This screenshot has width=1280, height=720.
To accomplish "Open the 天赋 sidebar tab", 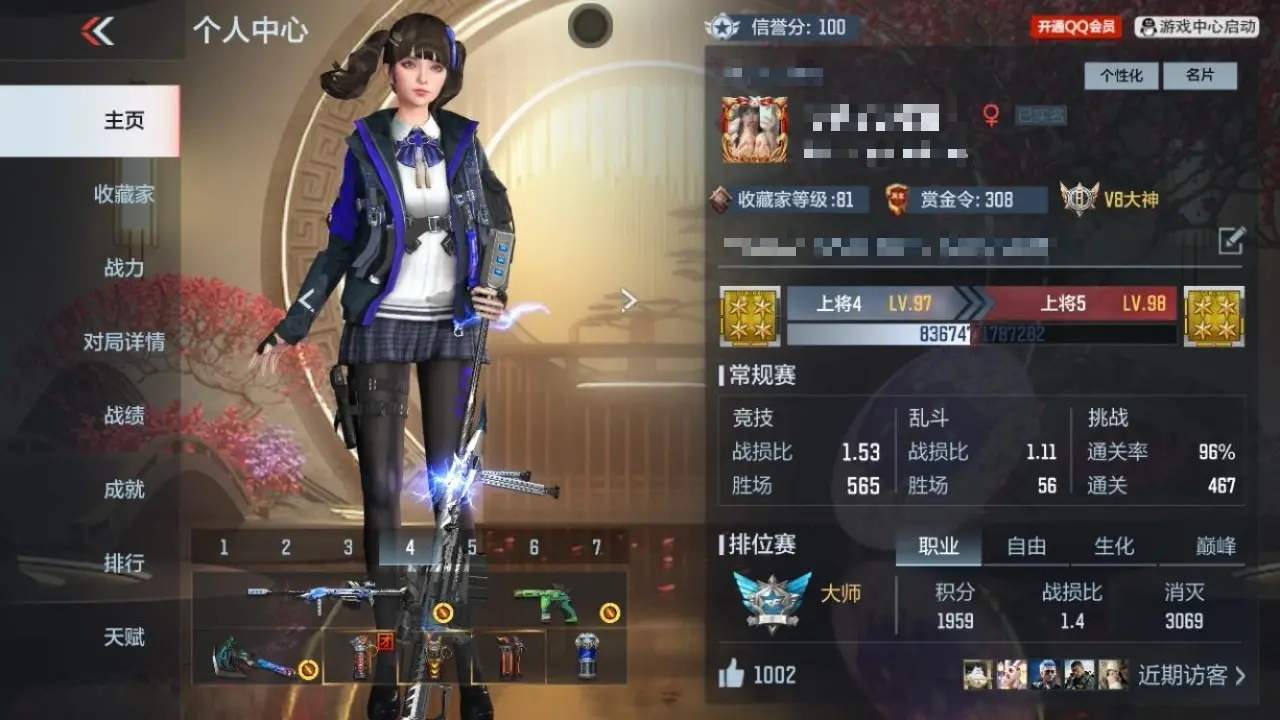I will pyautogui.click(x=124, y=637).
